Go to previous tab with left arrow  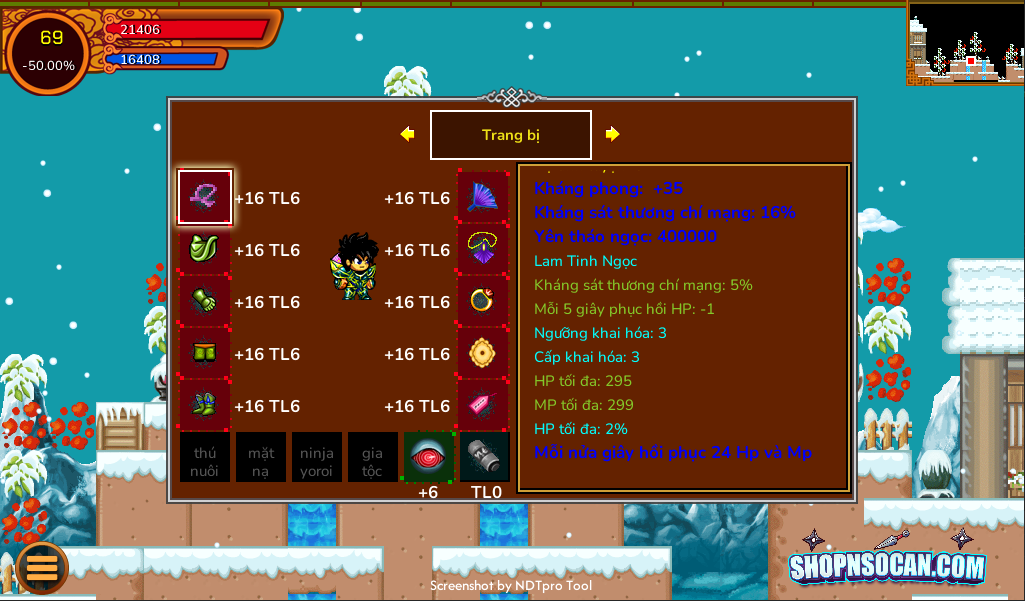click(x=407, y=134)
